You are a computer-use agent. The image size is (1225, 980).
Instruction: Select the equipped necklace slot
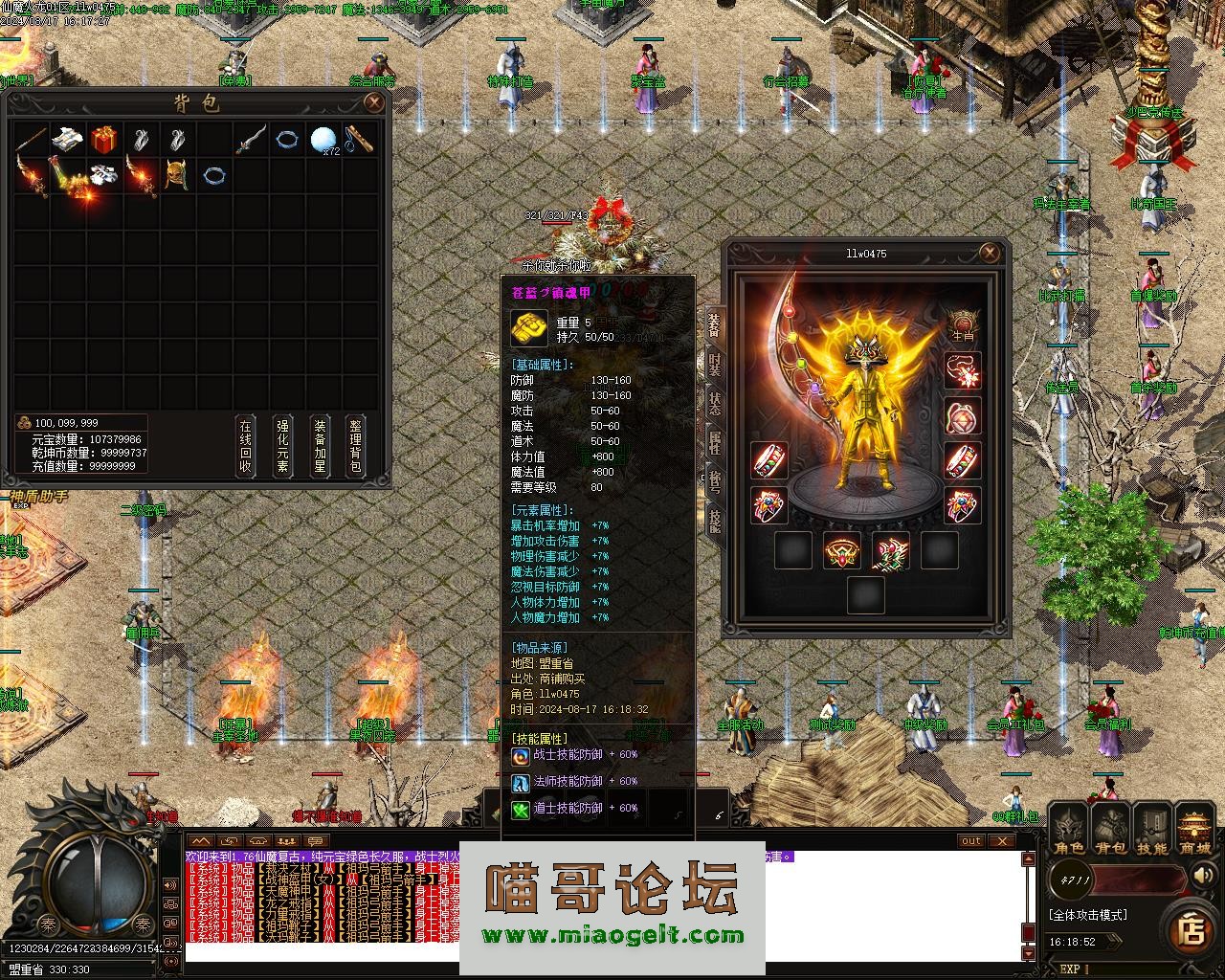click(963, 371)
